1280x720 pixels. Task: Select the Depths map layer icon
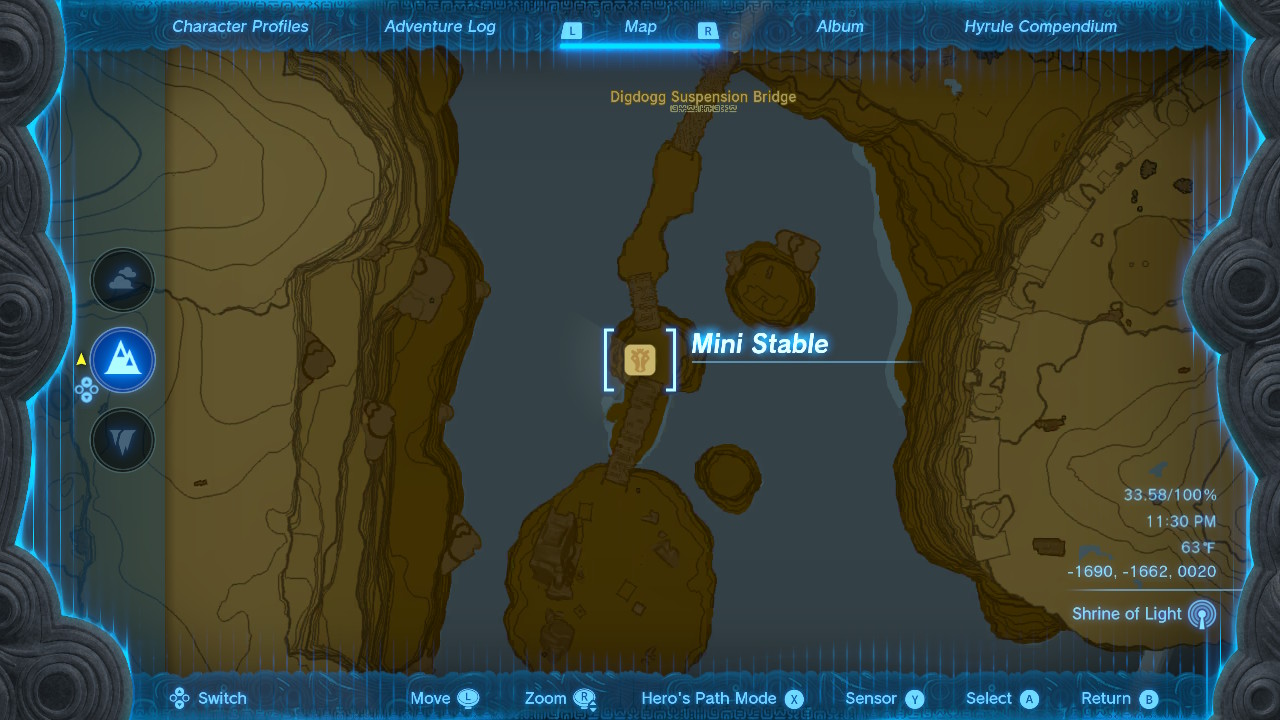coord(122,439)
